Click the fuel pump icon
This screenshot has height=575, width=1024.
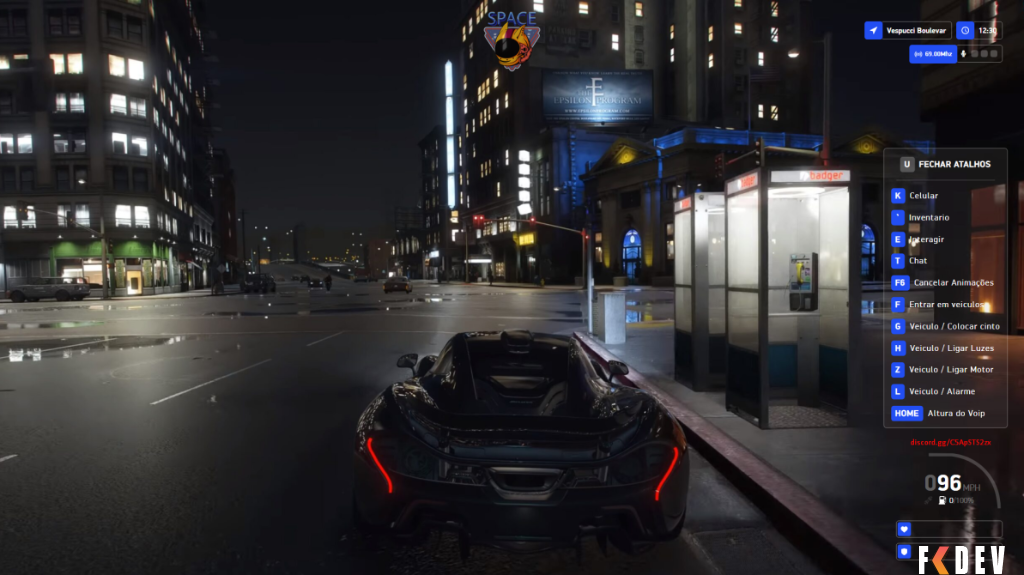pyautogui.click(x=940, y=499)
